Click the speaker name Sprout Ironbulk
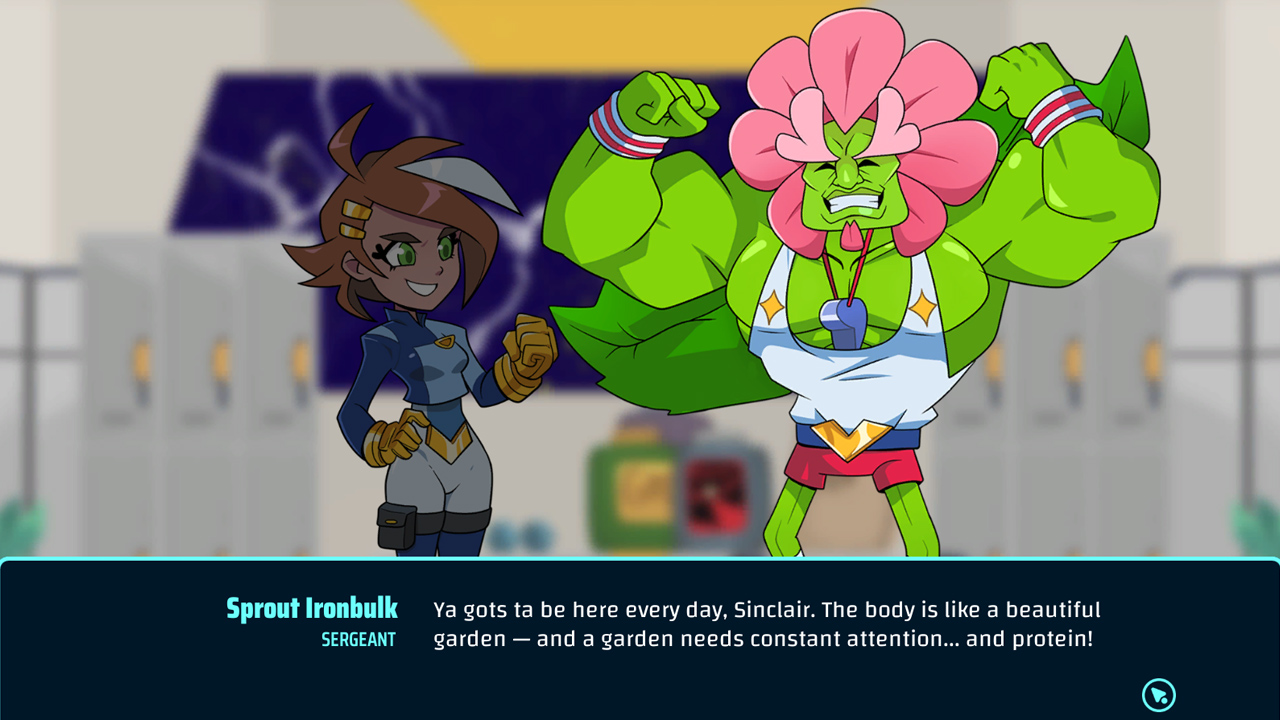The height and width of the screenshot is (720, 1280). (311, 608)
